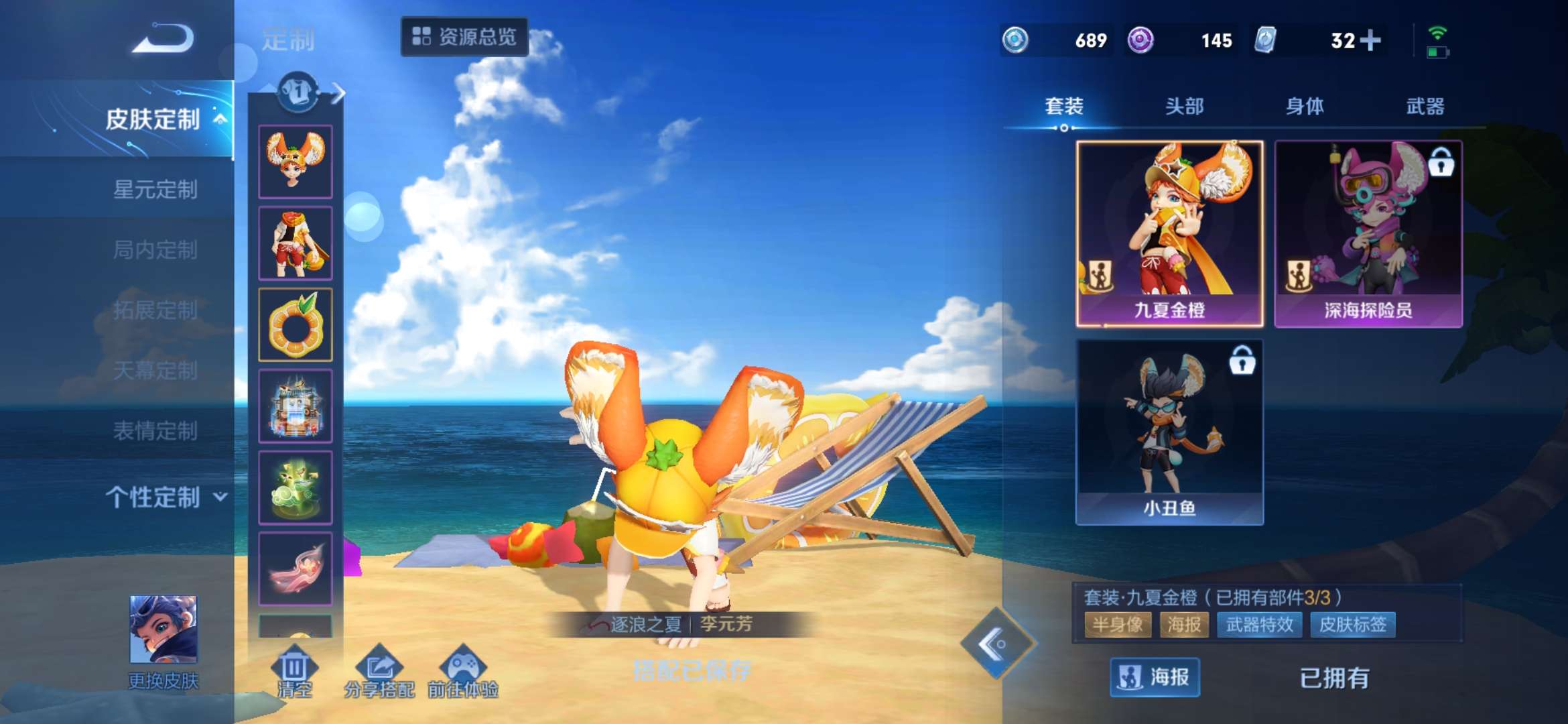This screenshot has height=724, width=1568.
Task: Share the outfit via 分享搭配
Action: (x=379, y=670)
